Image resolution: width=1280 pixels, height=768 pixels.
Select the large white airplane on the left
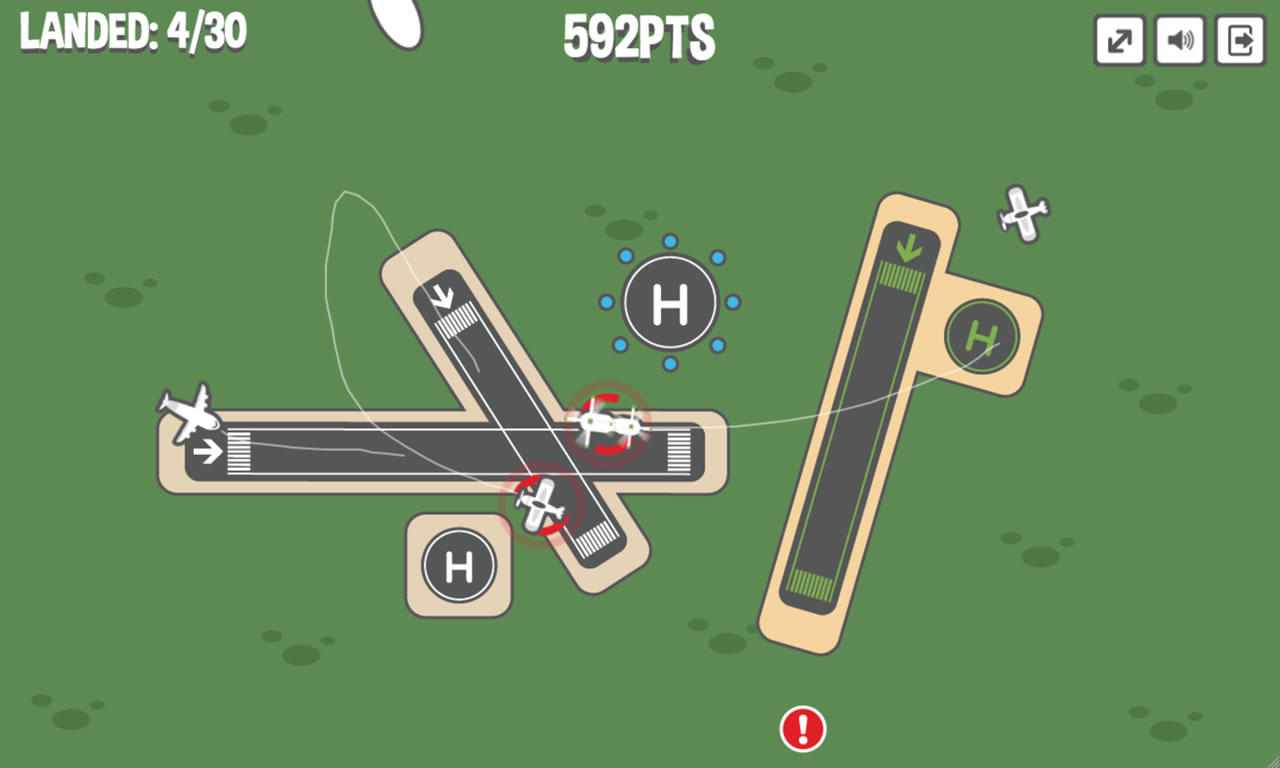(x=190, y=418)
